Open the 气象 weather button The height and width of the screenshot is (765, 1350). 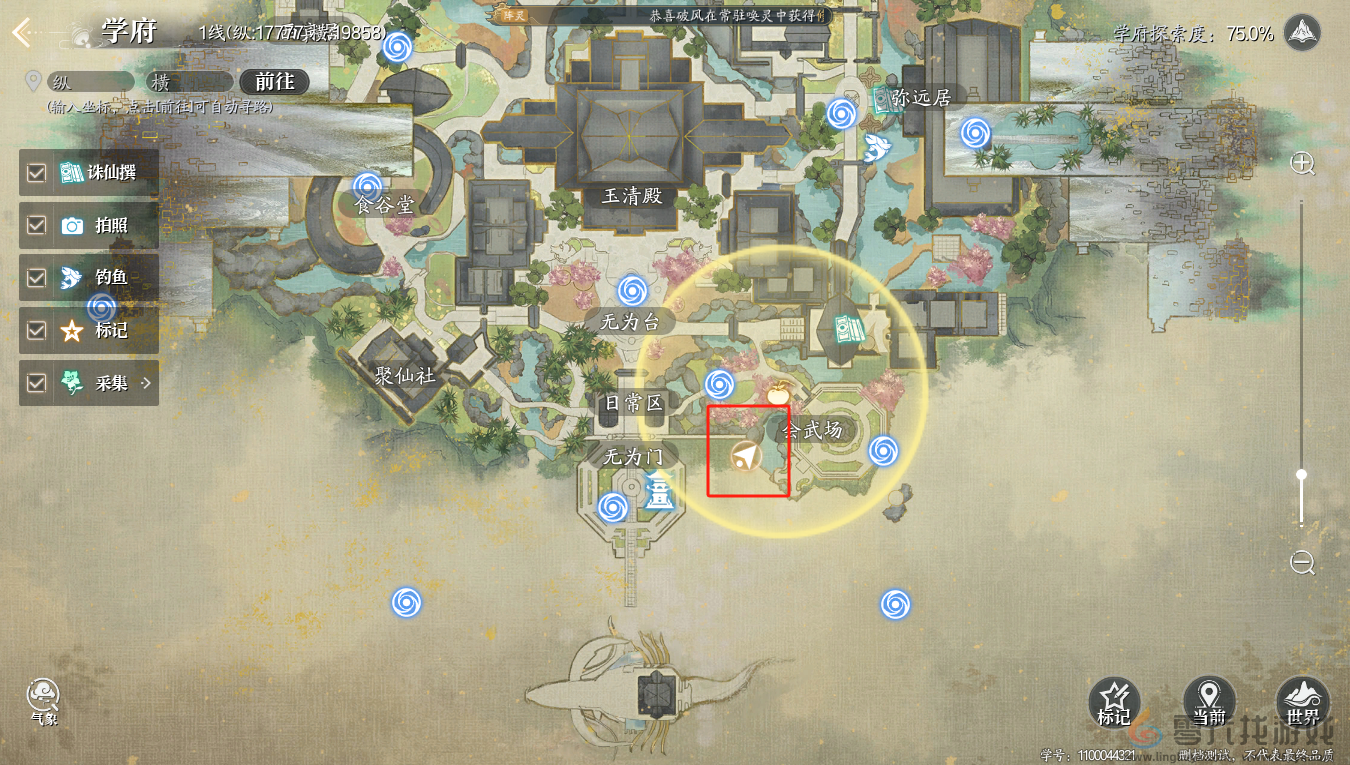click(43, 698)
